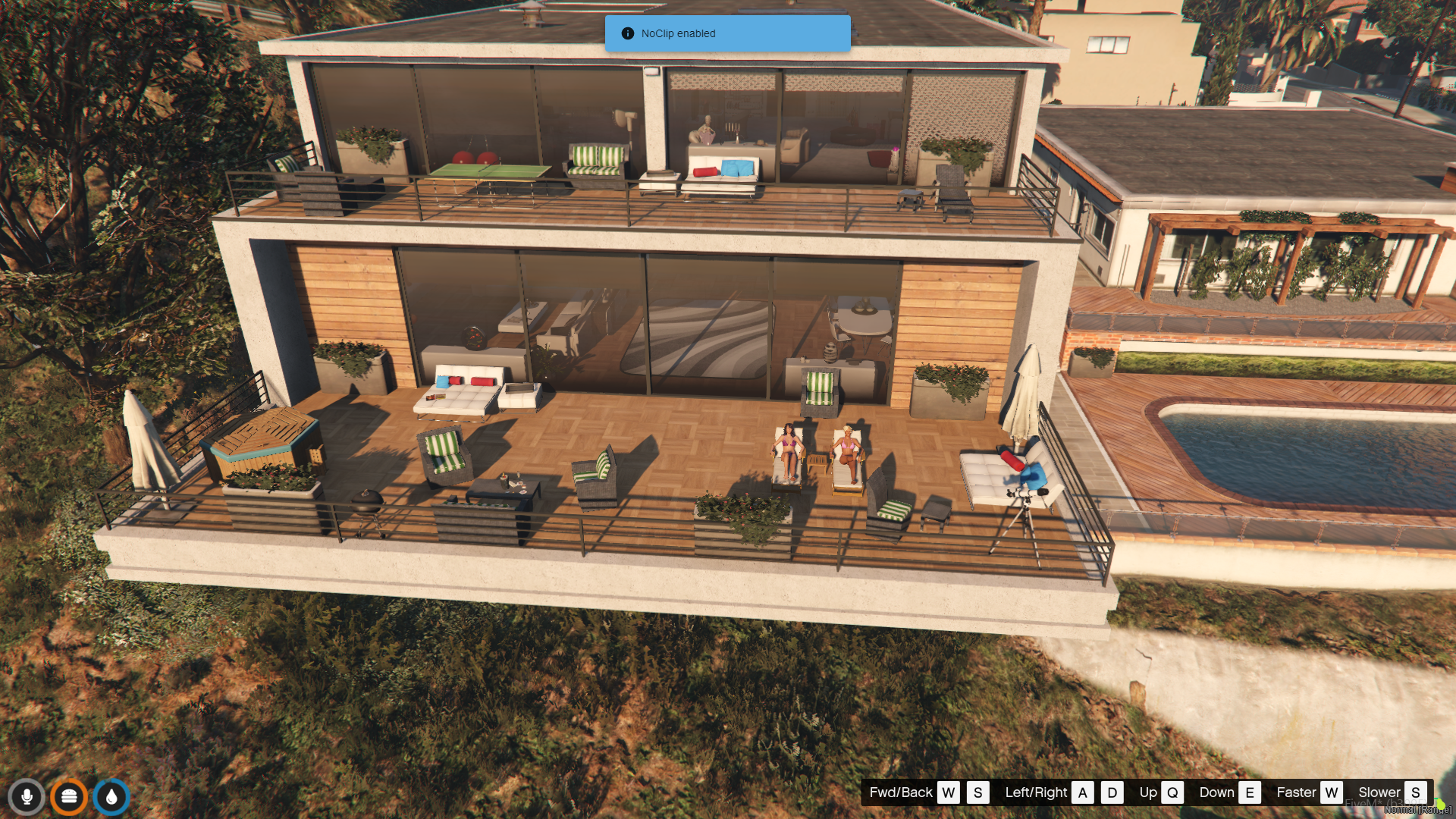Click the water drop thirst icon
The height and width of the screenshot is (819, 1456).
(111, 797)
